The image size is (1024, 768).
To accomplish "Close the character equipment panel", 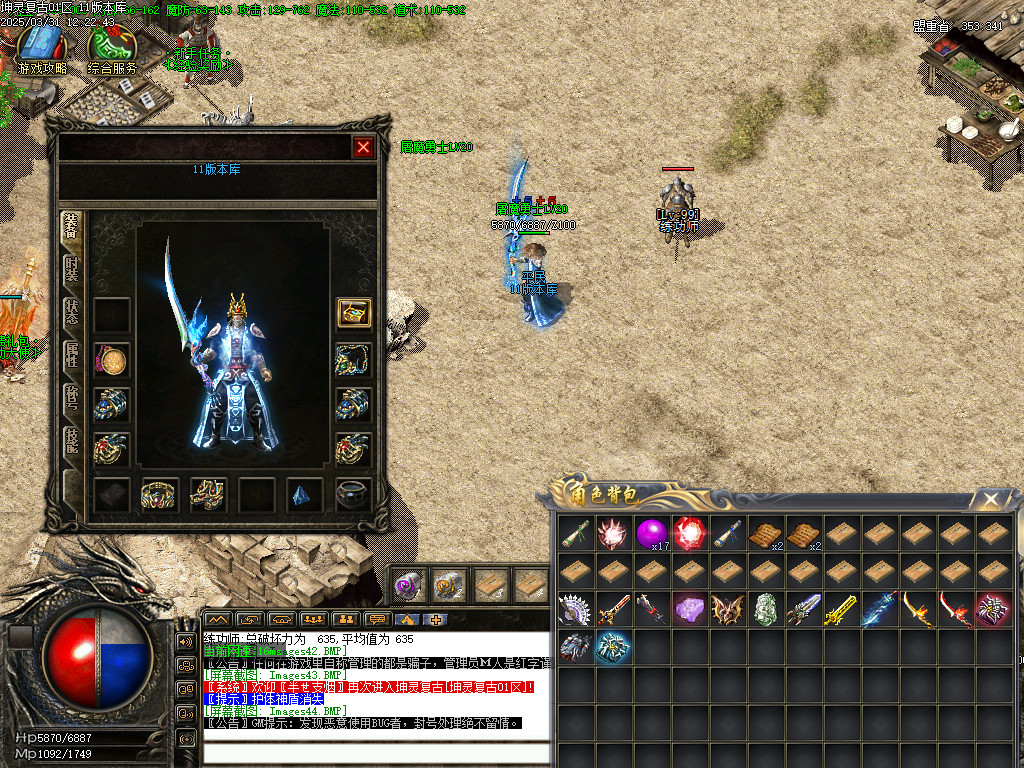I will click(363, 147).
